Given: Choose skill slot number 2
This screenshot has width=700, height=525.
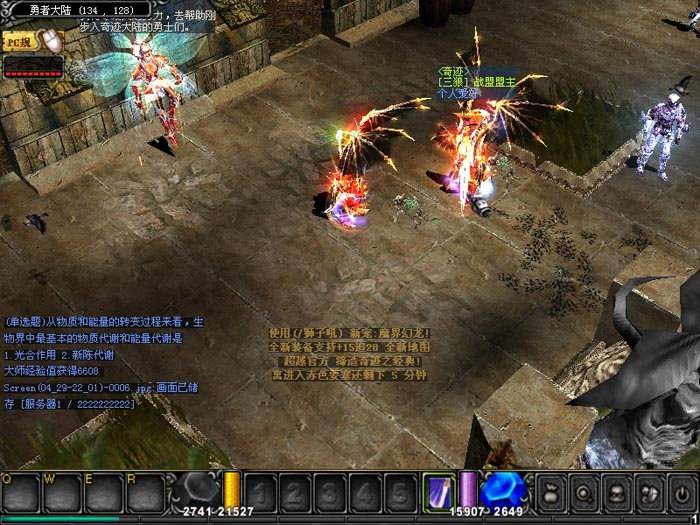Looking at the screenshot, I should [x=296, y=493].
